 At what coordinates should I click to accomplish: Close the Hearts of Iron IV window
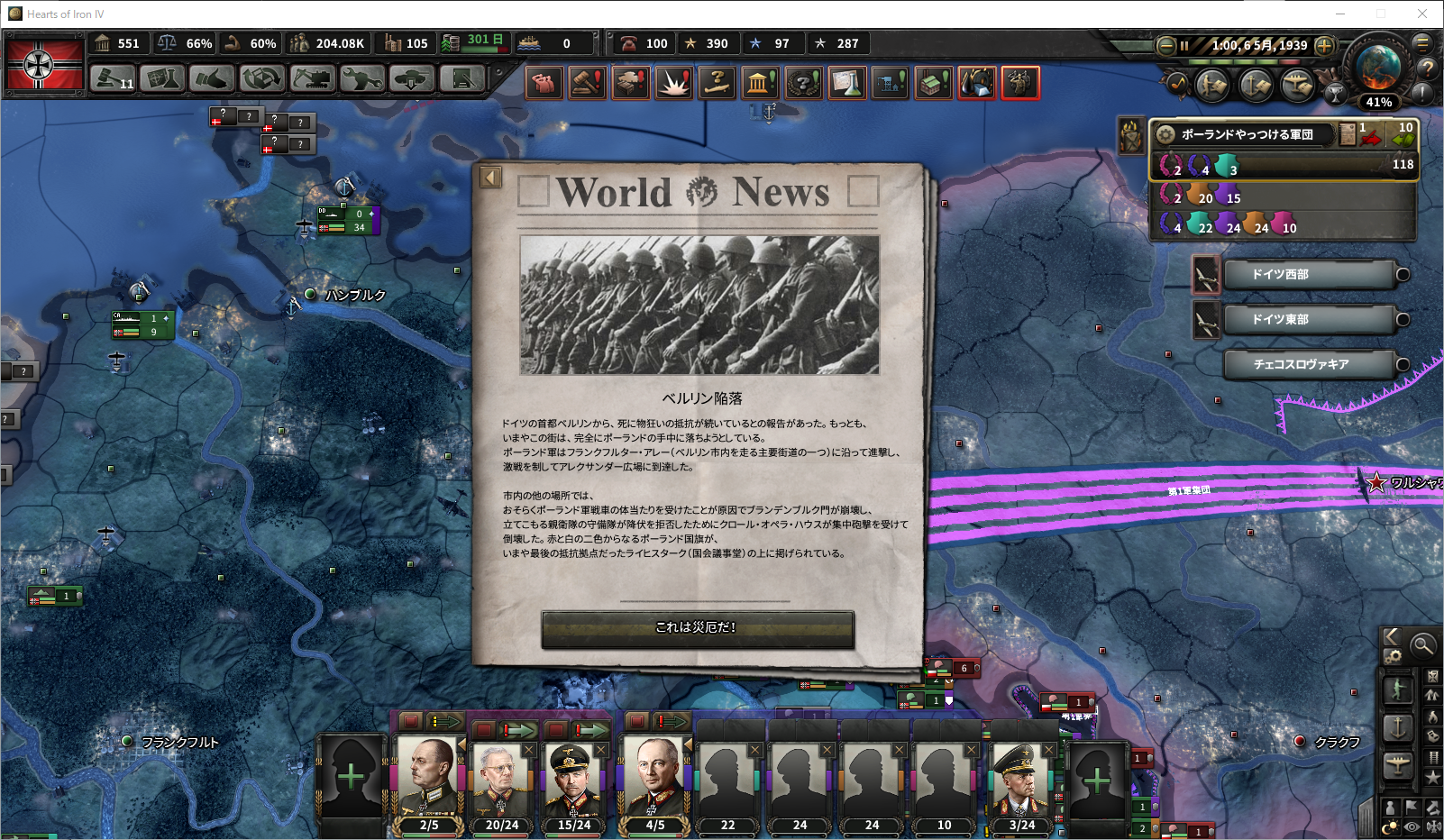tap(1421, 14)
